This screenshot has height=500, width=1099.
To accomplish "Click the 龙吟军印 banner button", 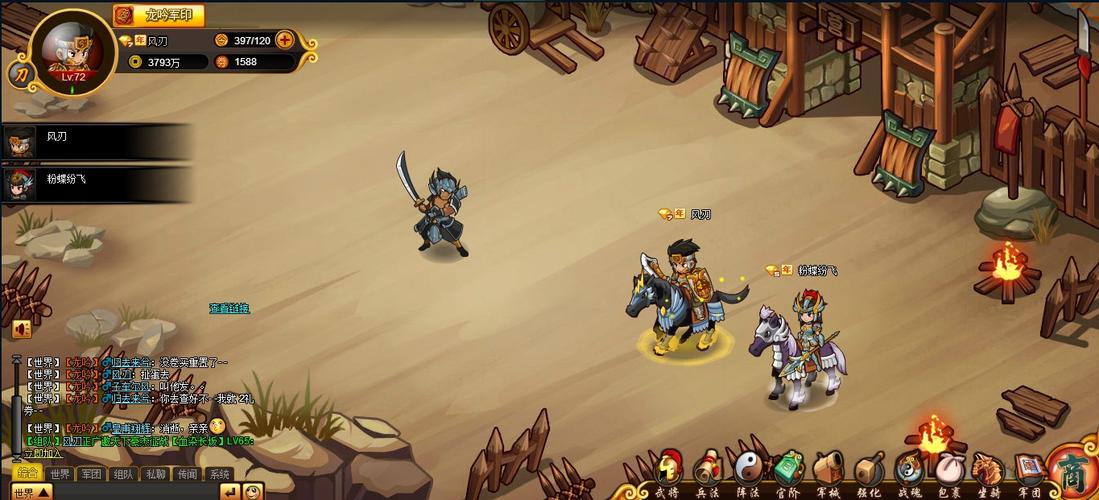I will 159,15.
